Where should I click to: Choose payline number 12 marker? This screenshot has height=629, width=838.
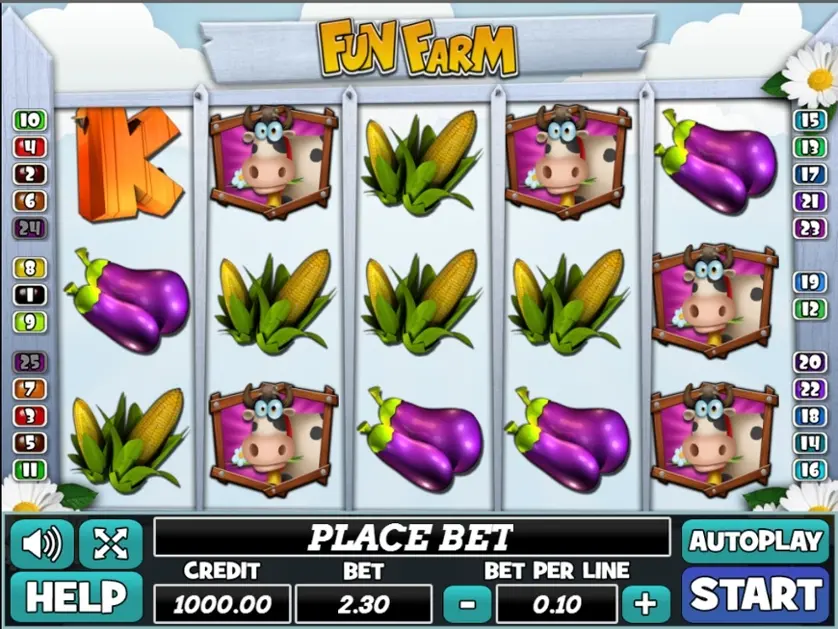point(808,309)
